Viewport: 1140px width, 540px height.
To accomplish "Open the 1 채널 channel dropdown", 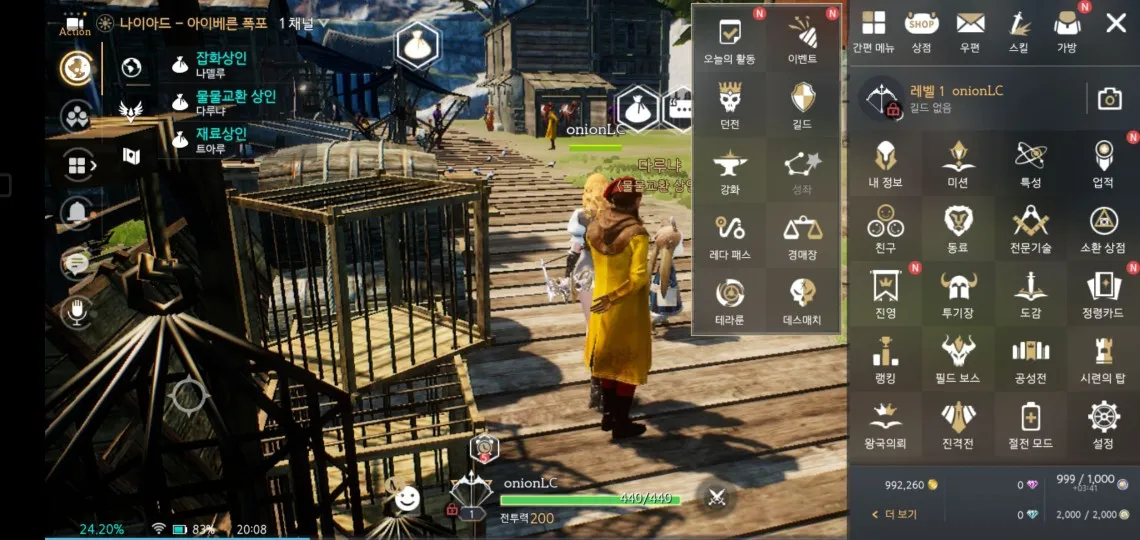I will tap(303, 23).
